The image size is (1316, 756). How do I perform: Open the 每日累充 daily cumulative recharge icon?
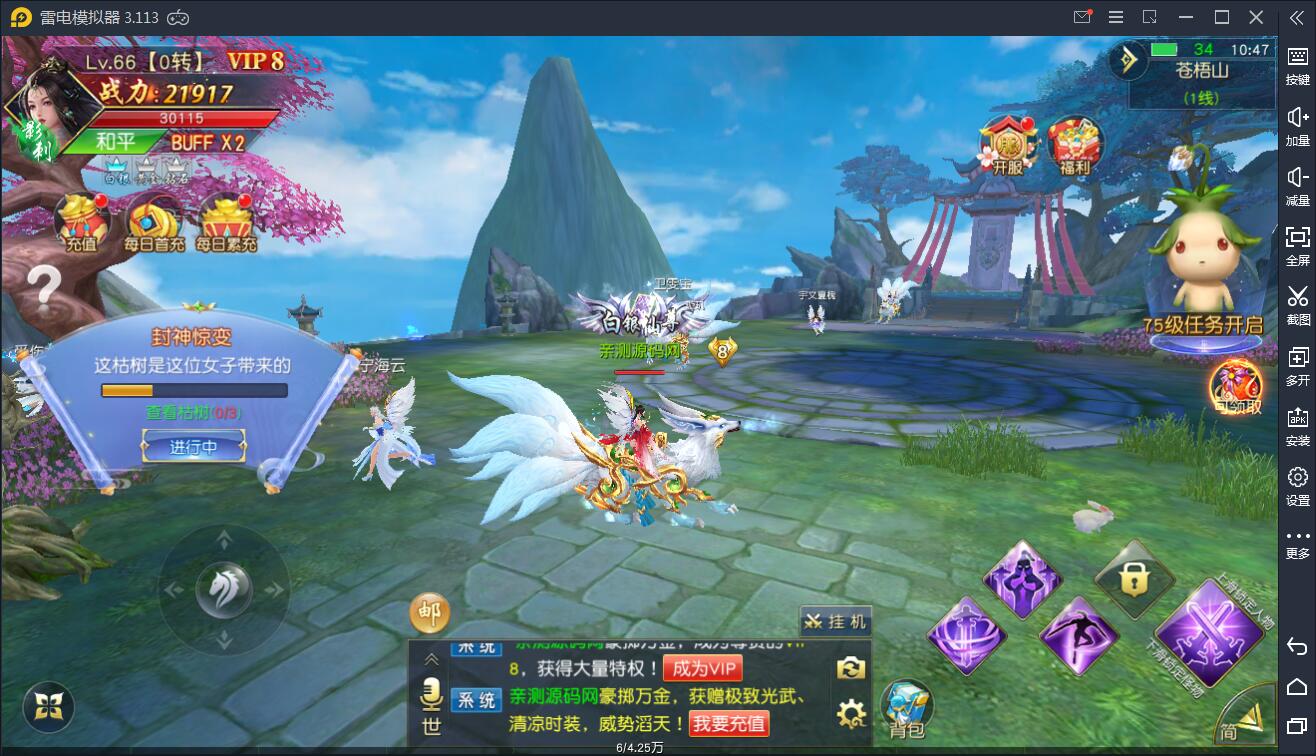click(x=227, y=222)
